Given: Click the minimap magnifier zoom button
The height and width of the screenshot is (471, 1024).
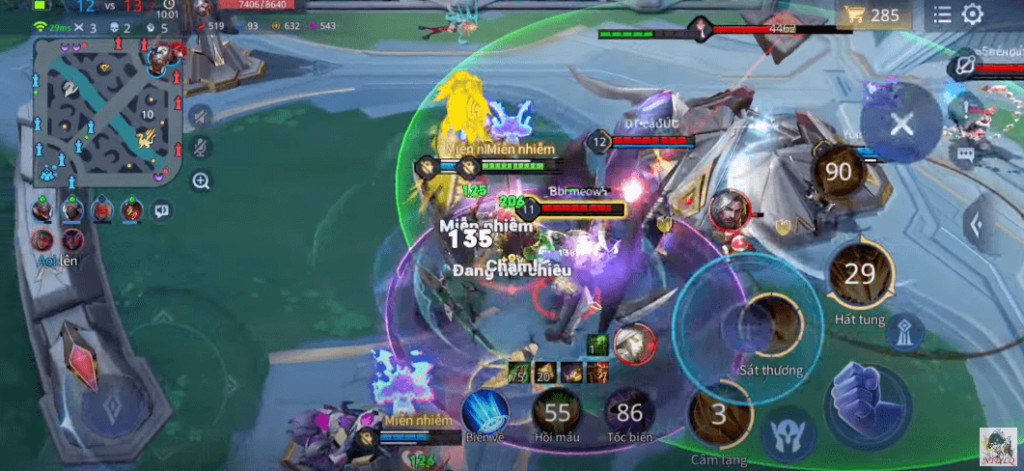Looking at the screenshot, I should 200,181.
